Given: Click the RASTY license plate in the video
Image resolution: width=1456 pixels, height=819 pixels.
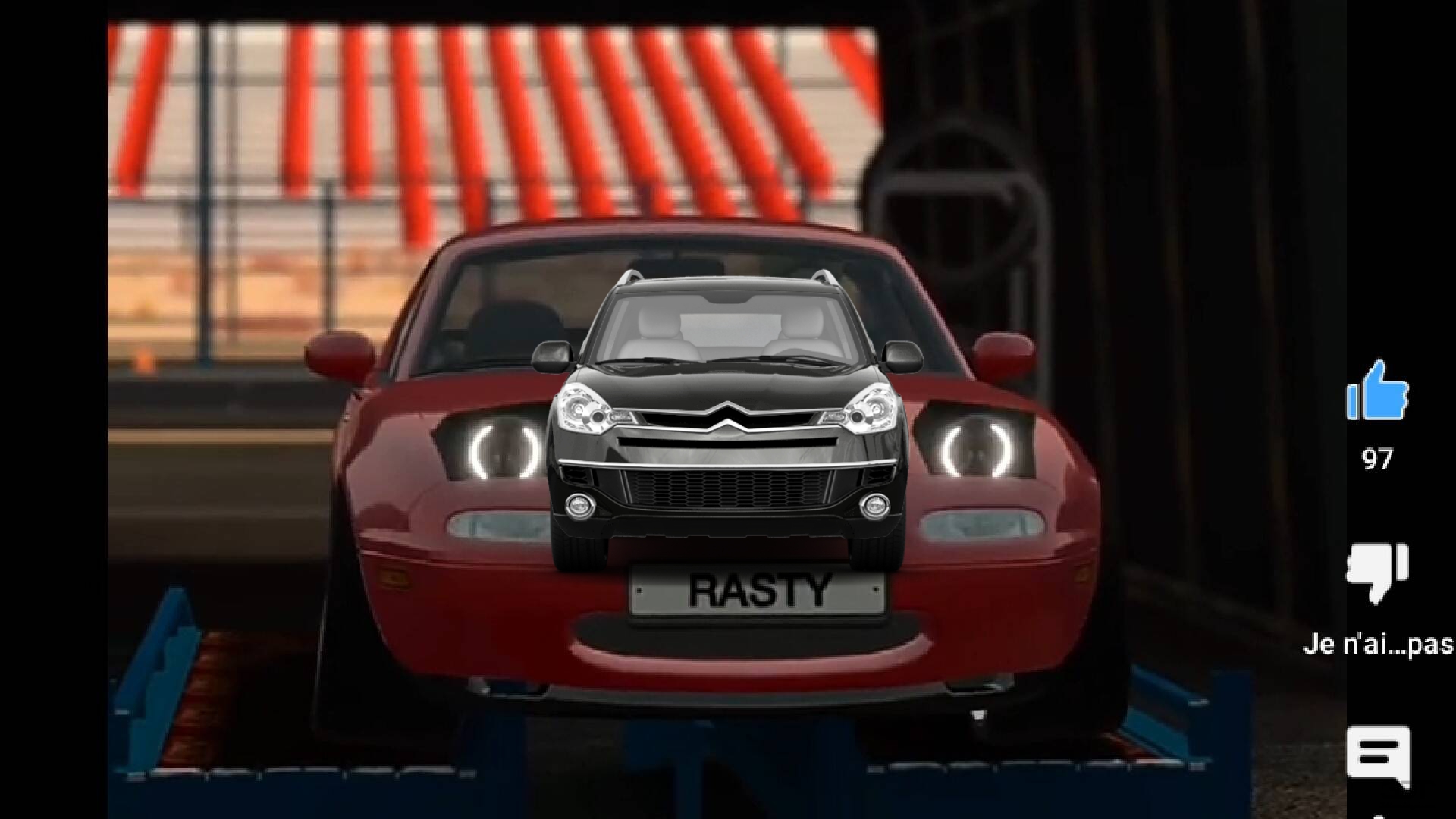Looking at the screenshot, I should 758,590.
